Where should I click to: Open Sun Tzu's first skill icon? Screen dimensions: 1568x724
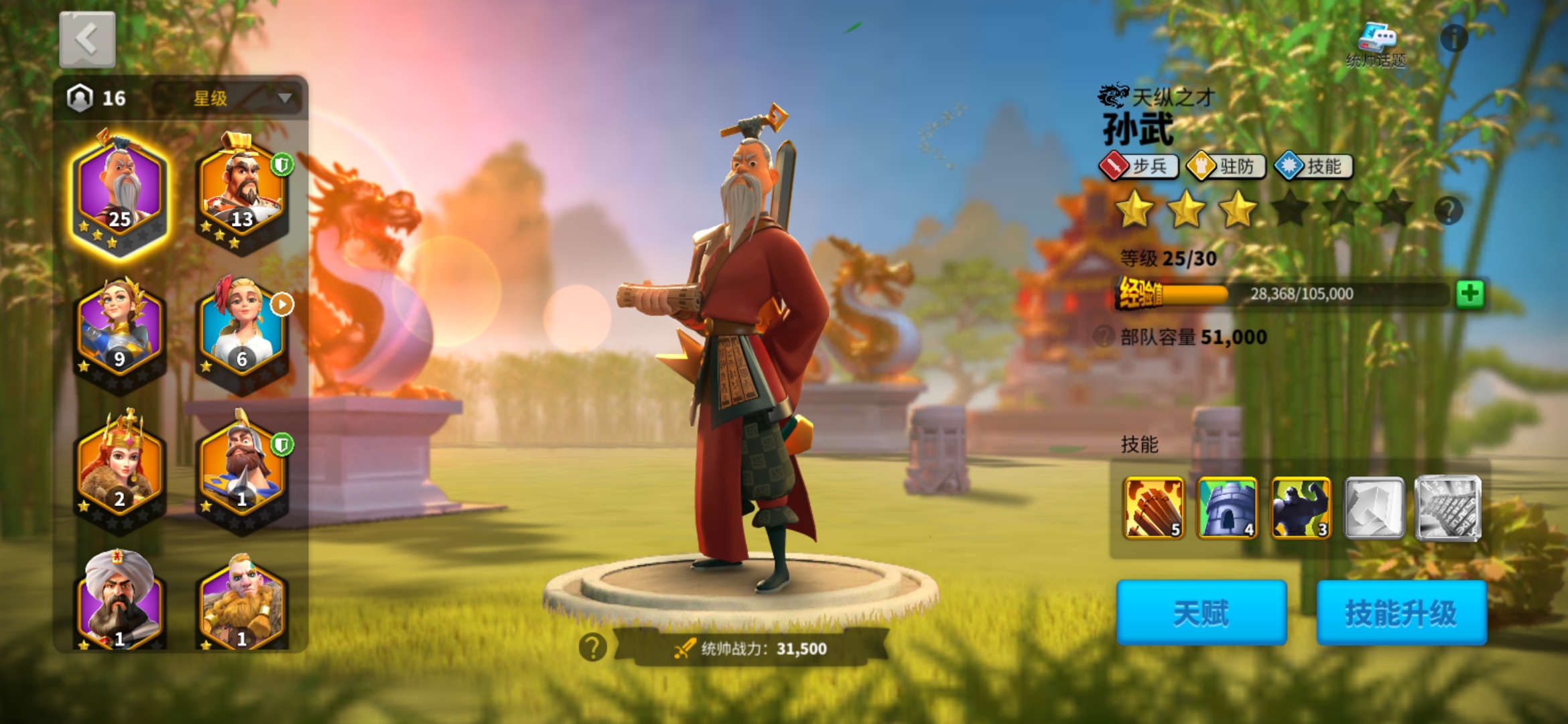(x=1154, y=507)
